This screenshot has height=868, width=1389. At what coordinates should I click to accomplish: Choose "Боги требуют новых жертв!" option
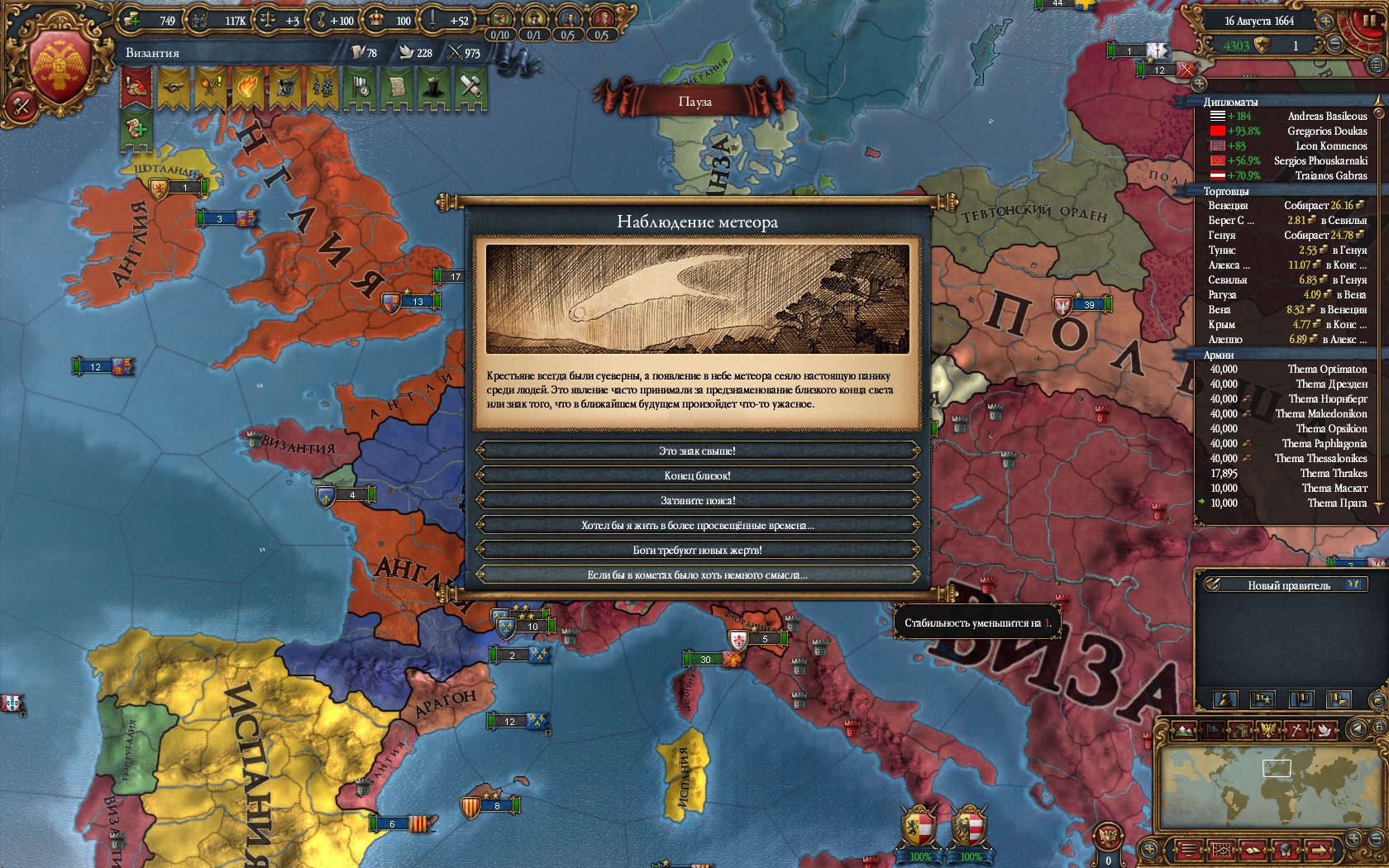click(x=697, y=550)
